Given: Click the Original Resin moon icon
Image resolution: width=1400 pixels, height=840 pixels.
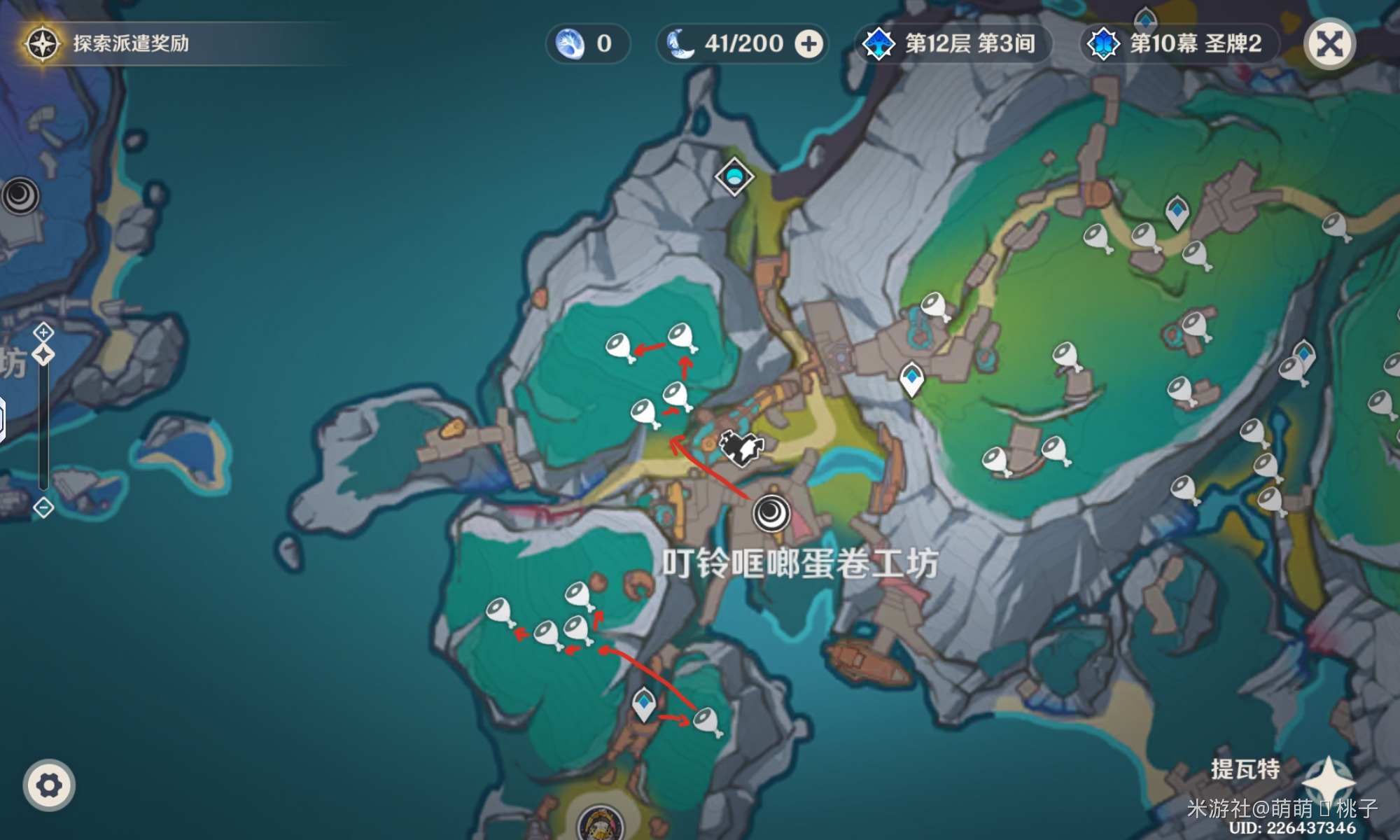Looking at the screenshot, I should click(680, 44).
